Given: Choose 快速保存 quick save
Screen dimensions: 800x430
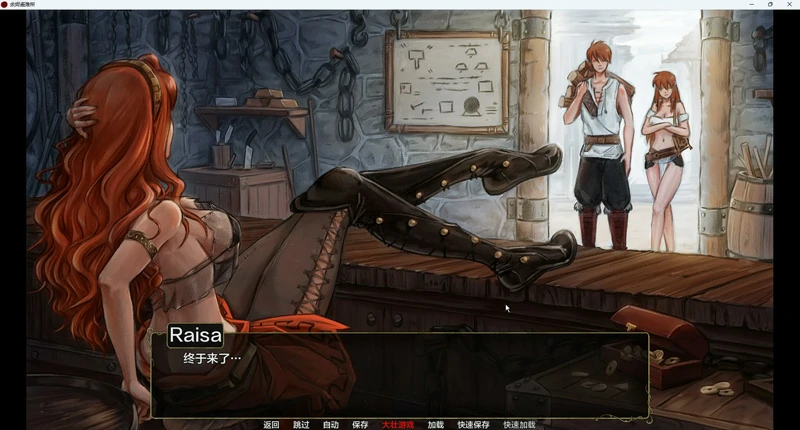Looking at the screenshot, I should 473,424.
